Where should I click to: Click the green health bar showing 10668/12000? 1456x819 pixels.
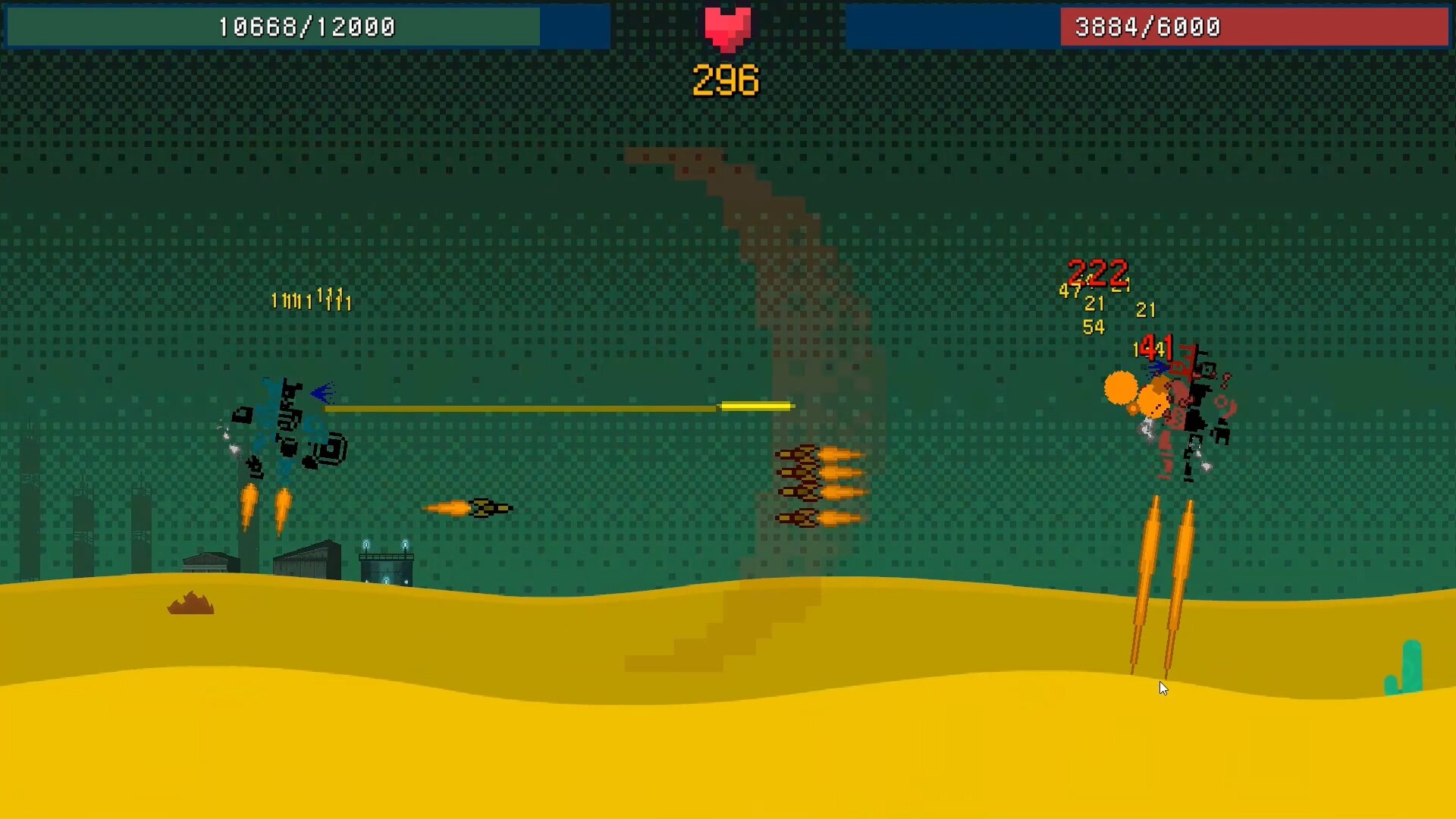[273, 27]
